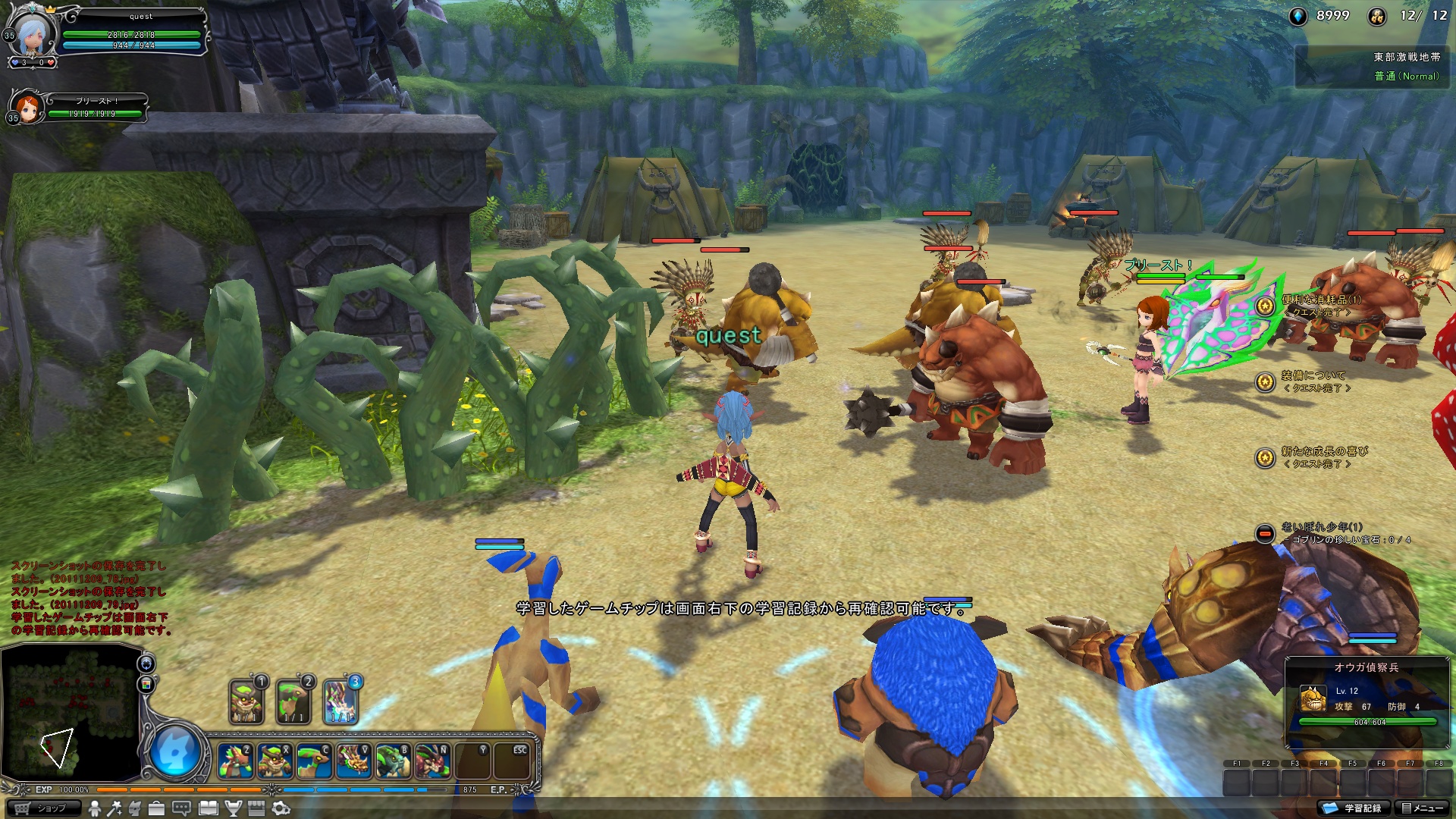Show the trophy achievements icon
The image size is (1456, 819).
coord(234,808)
